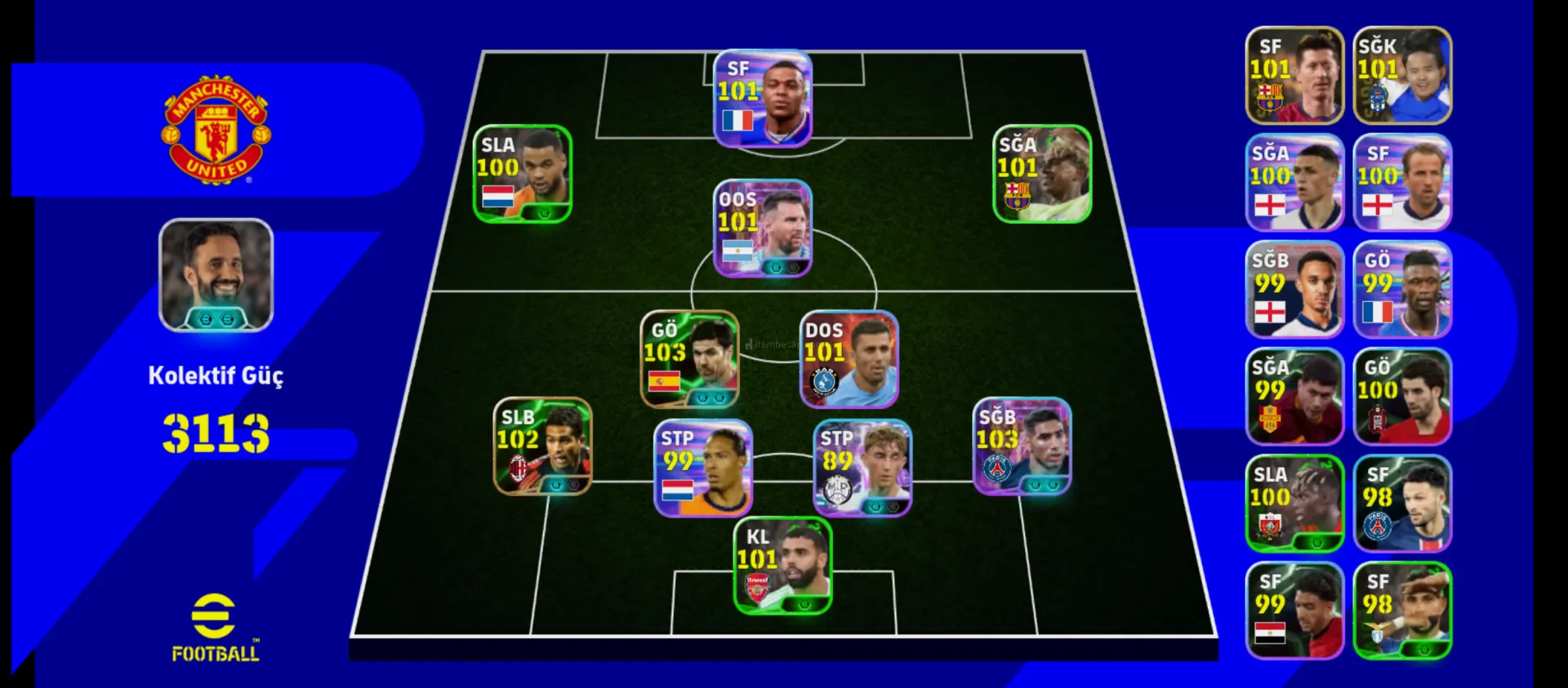Pick the SĞA 100 England substitute card

[1294, 183]
